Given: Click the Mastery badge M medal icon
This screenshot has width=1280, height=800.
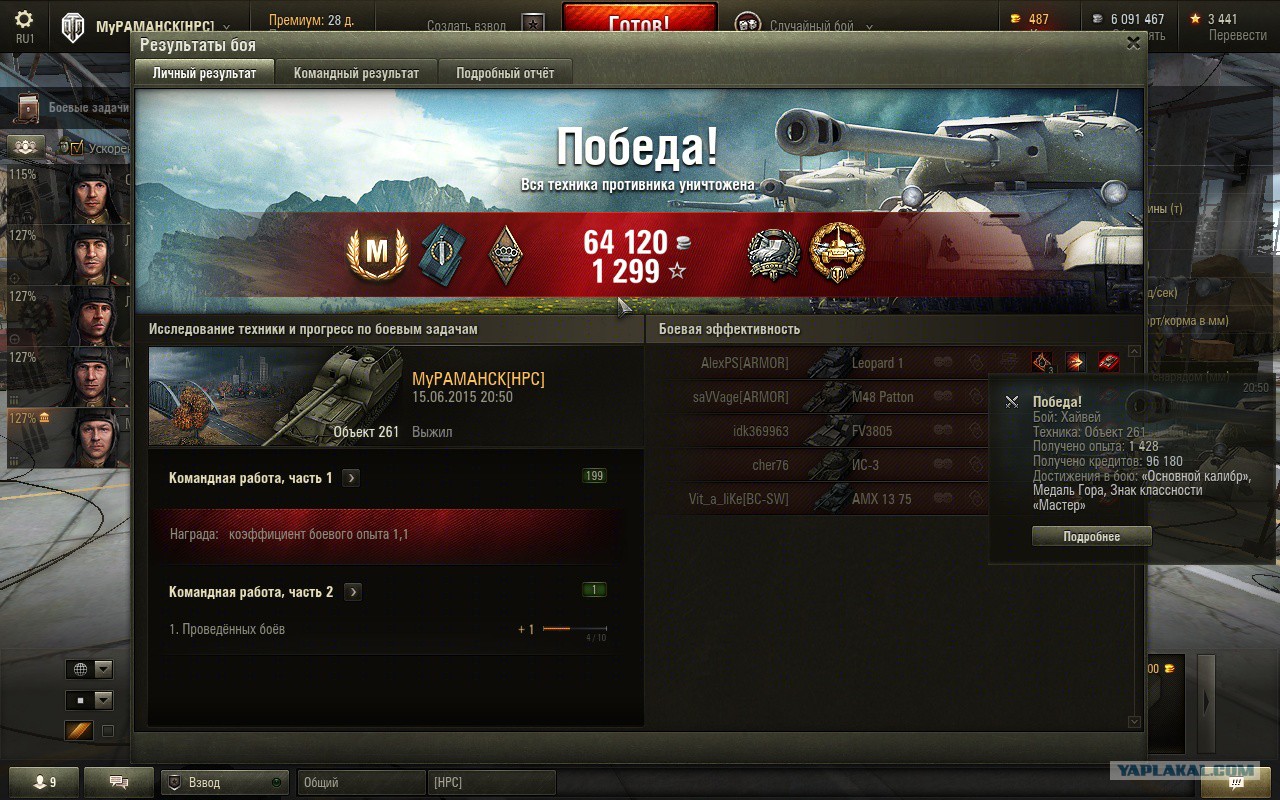Looking at the screenshot, I should tap(377, 254).
